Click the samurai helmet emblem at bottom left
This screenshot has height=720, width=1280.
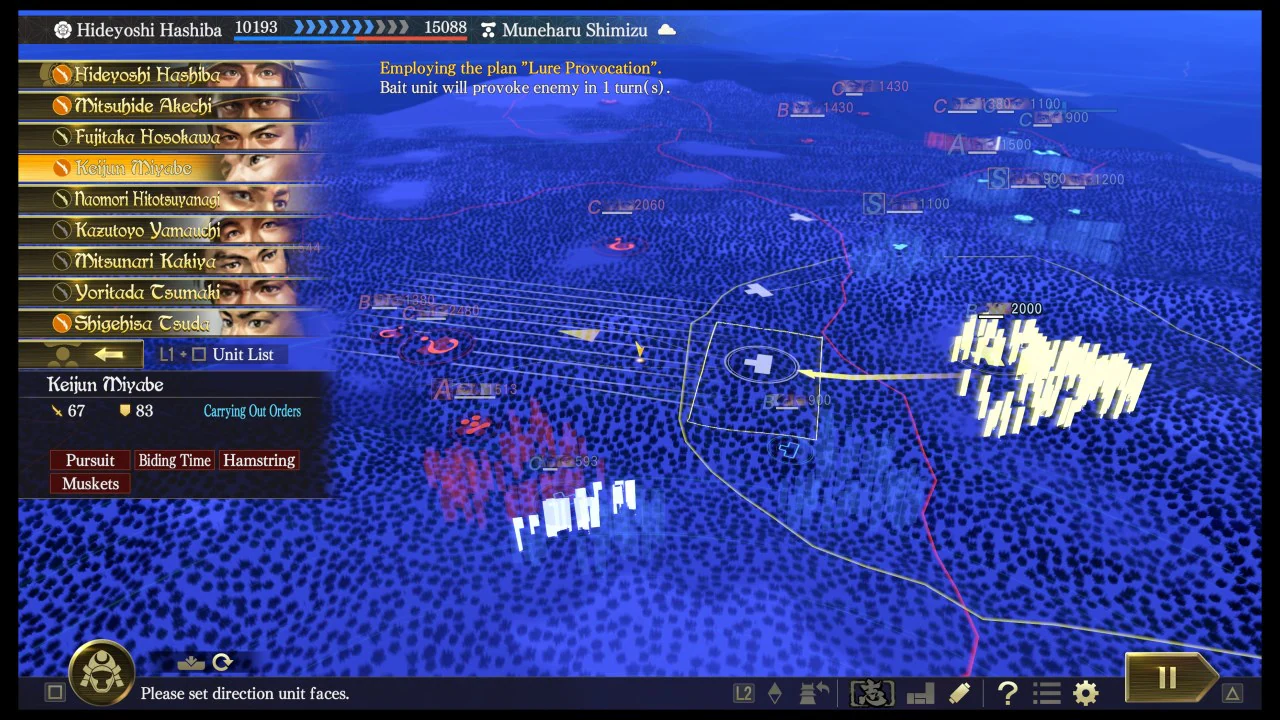100,673
